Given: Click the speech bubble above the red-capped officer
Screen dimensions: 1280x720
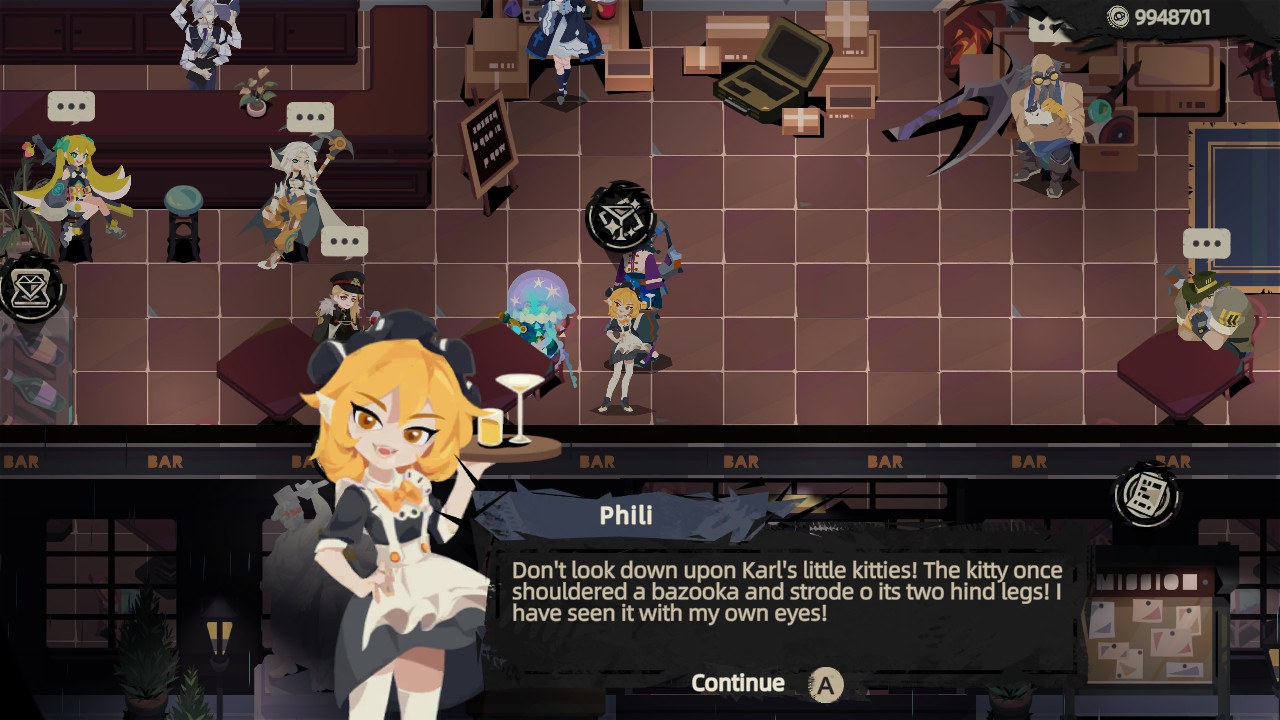Looking at the screenshot, I should pos(344,239).
